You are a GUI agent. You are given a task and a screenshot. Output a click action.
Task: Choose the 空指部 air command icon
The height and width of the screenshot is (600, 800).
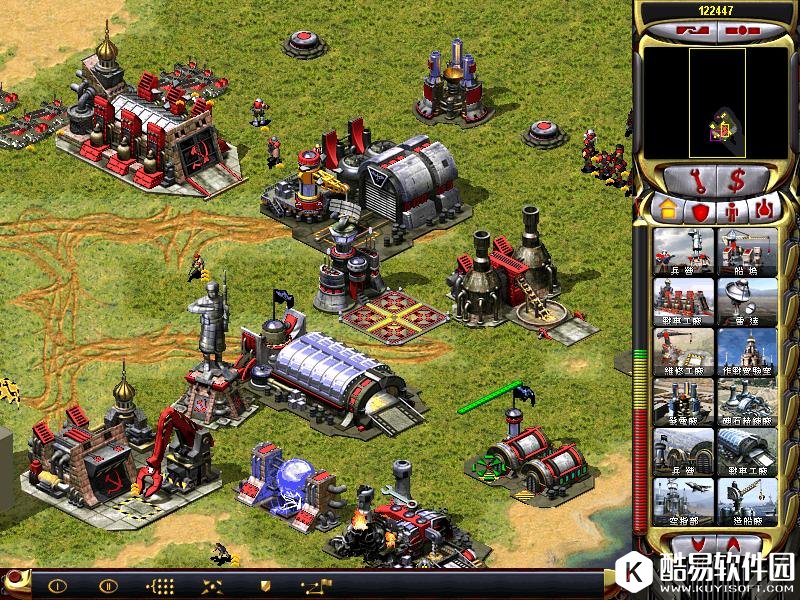click(684, 502)
